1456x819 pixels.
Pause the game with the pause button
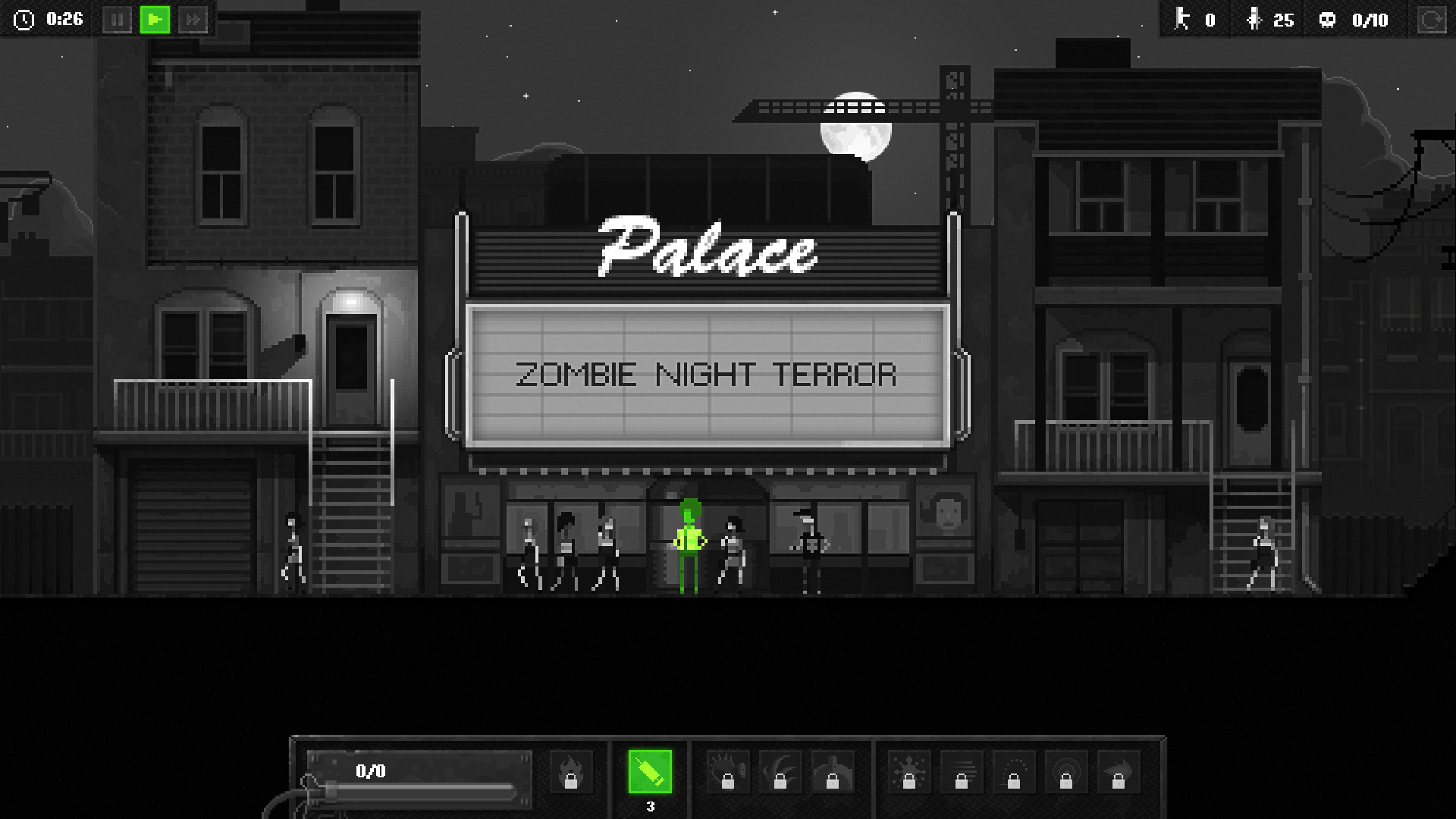tap(118, 20)
